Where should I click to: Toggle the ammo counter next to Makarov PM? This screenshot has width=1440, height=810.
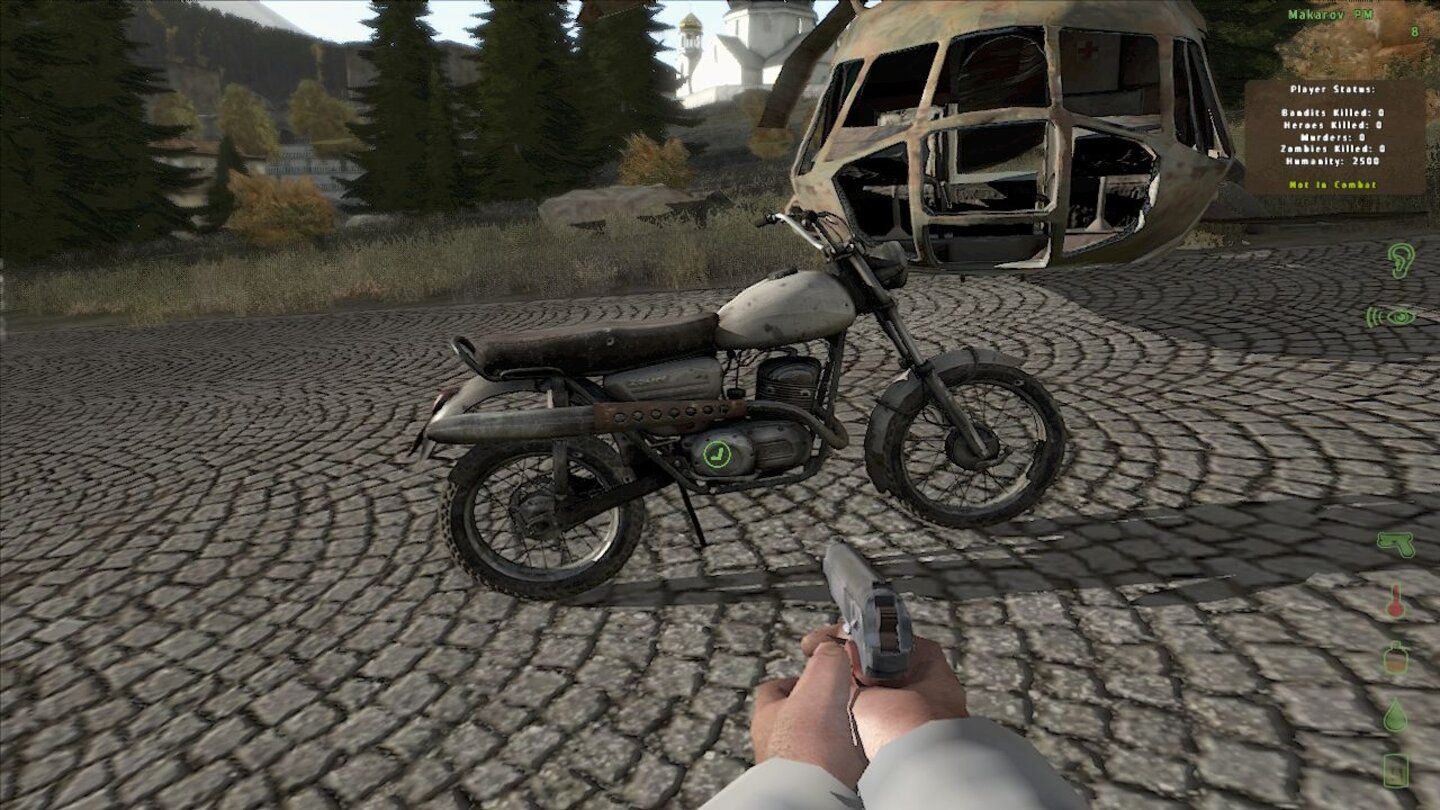click(x=1415, y=32)
